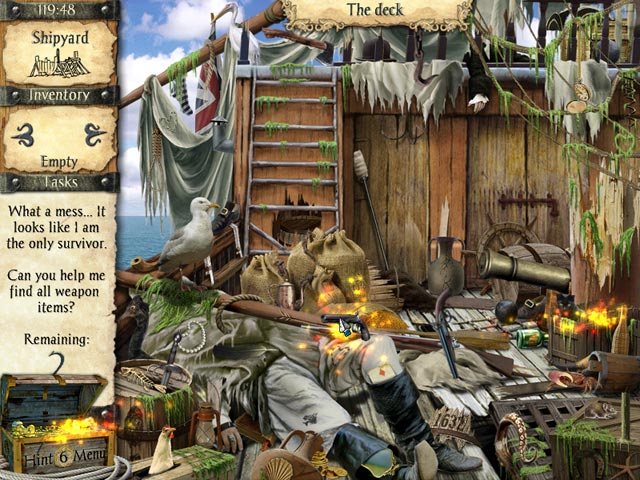Select the right arrow in the inventory panel
The image size is (640, 480).
(x=94, y=133)
